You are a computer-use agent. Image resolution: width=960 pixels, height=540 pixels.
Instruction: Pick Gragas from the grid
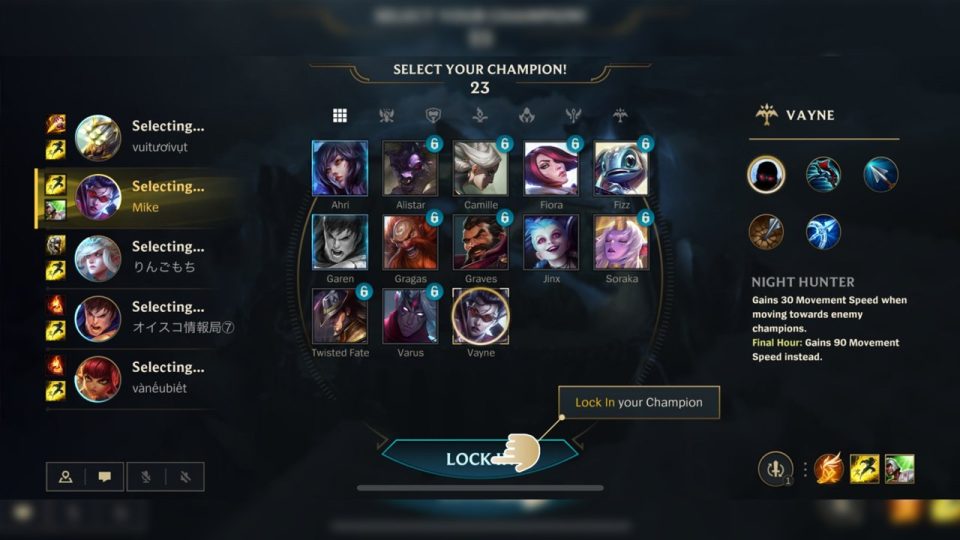pos(410,242)
